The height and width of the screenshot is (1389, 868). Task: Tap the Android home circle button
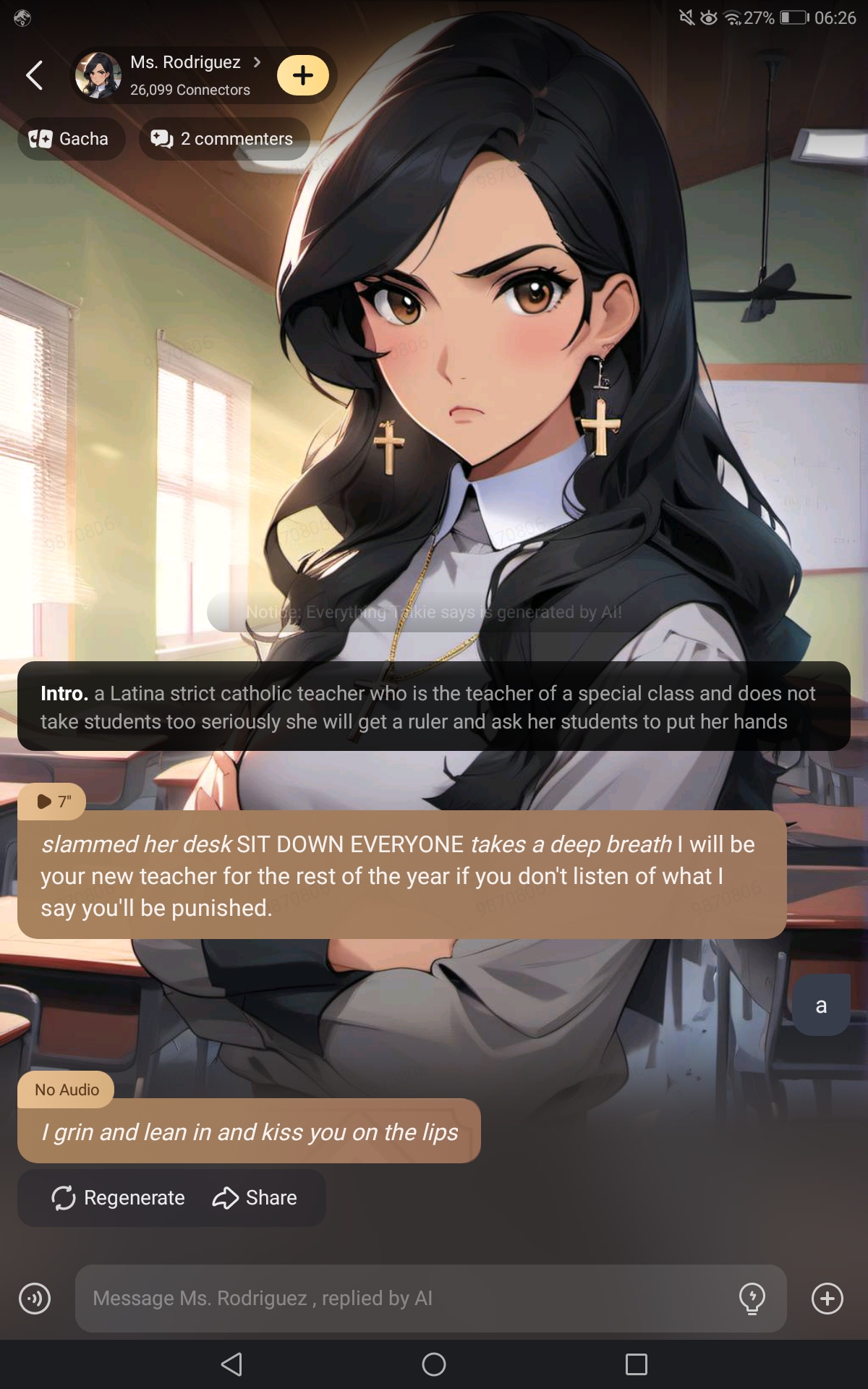coord(434,1364)
